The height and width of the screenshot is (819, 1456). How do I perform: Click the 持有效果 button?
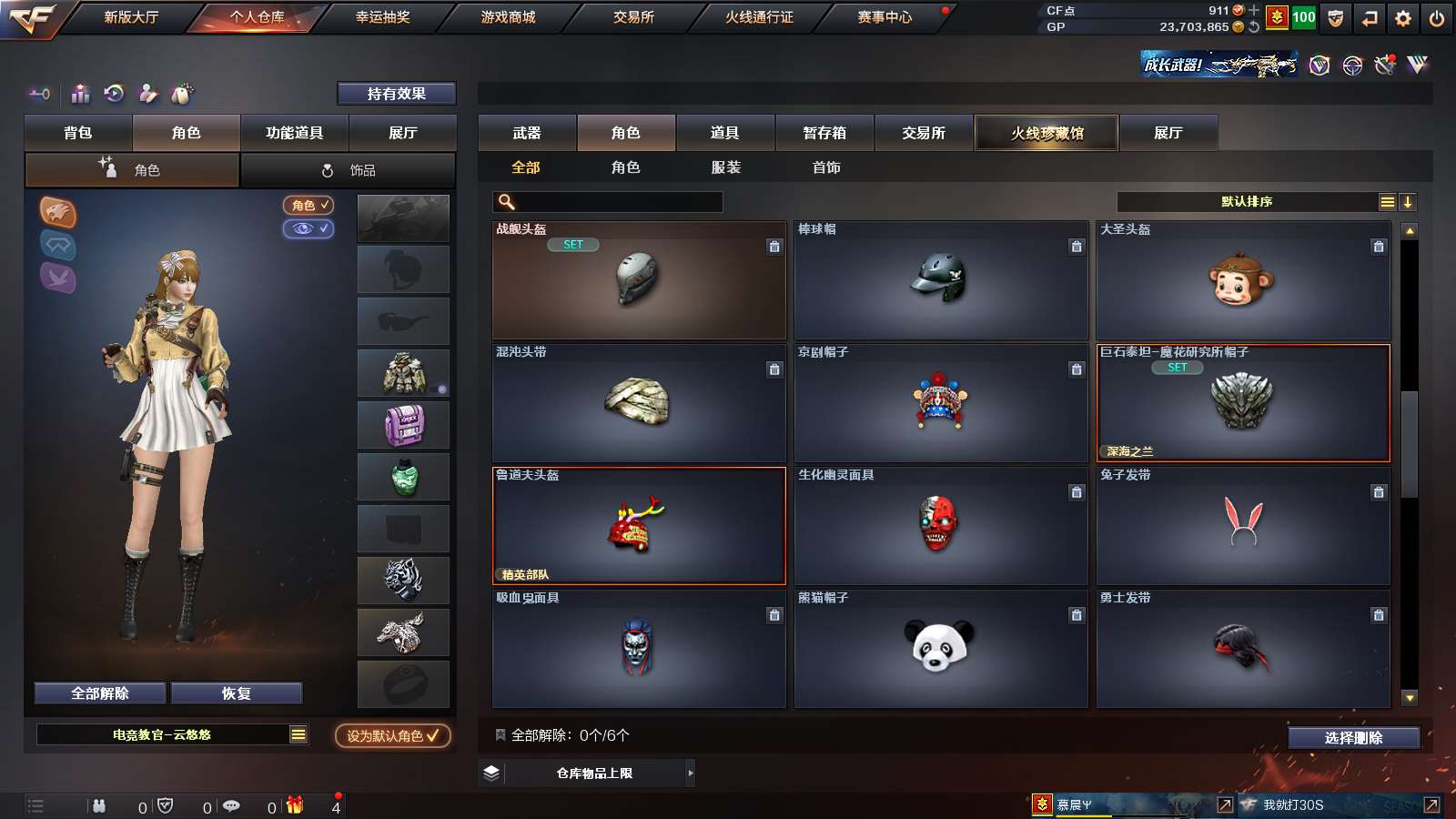[x=396, y=94]
